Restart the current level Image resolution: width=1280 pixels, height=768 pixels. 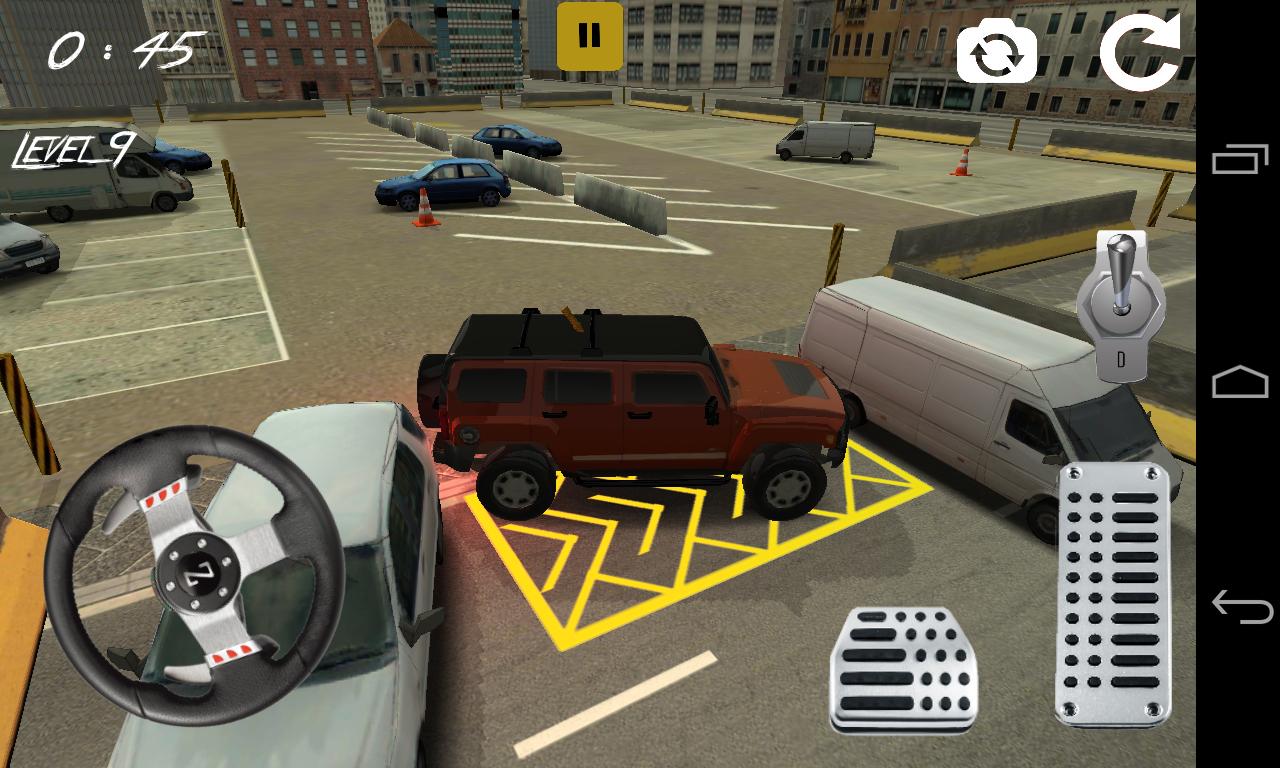[x=1143, y=47]
